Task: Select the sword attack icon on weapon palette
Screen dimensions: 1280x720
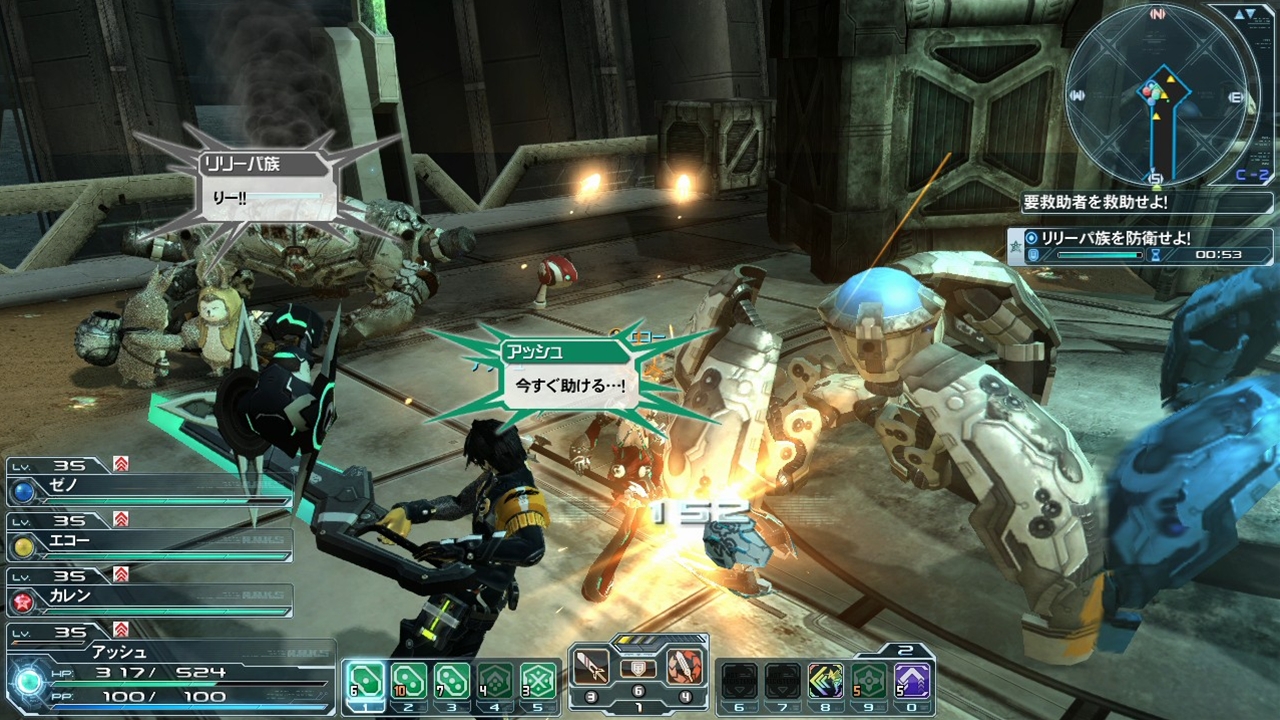Action: pos(591,666)
